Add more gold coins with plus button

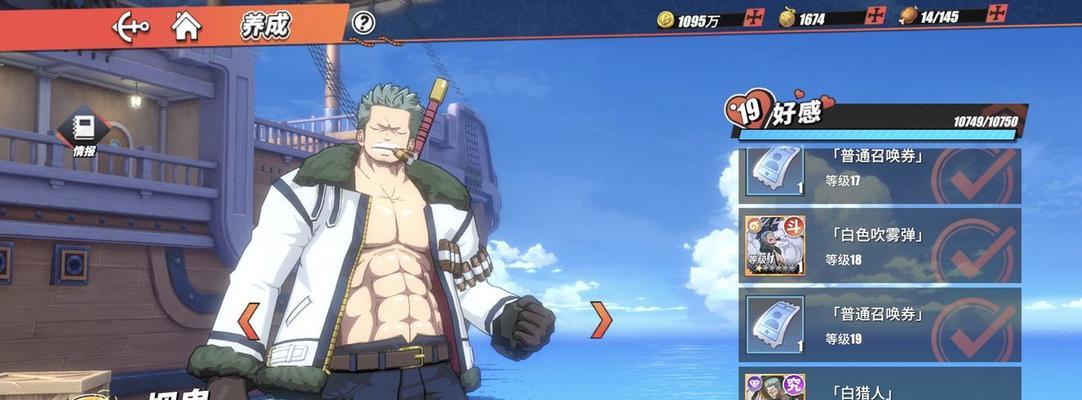pos(755,17)
